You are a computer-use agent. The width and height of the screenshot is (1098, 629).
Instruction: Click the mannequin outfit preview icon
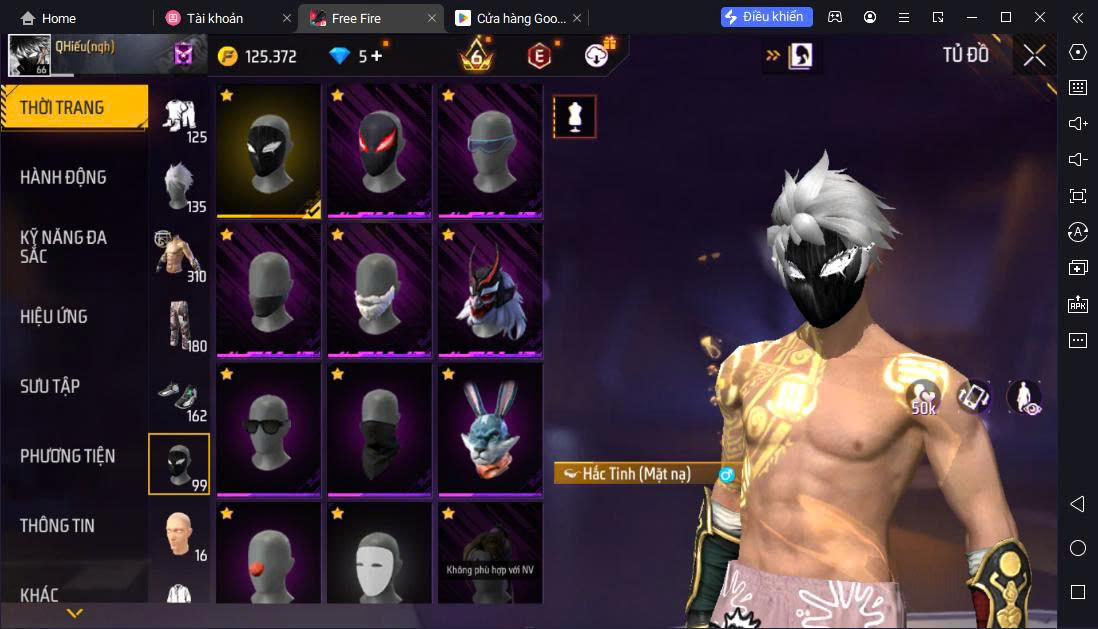[x=575, y=117]
